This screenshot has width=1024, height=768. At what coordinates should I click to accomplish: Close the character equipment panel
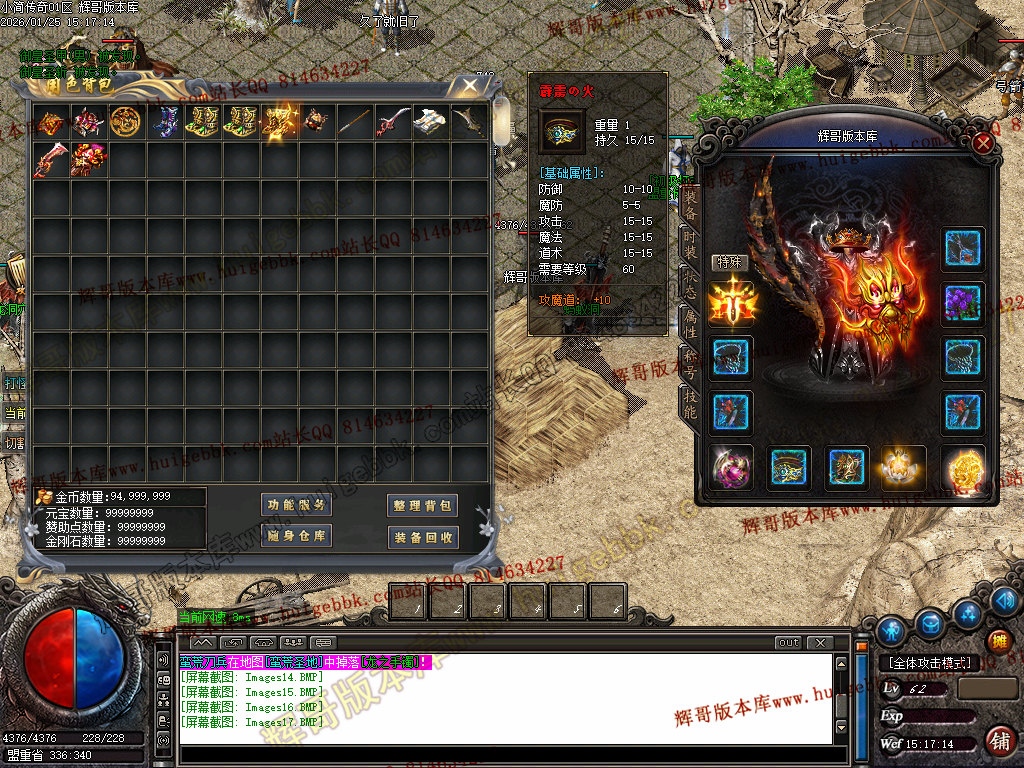[x=983, y=143]
